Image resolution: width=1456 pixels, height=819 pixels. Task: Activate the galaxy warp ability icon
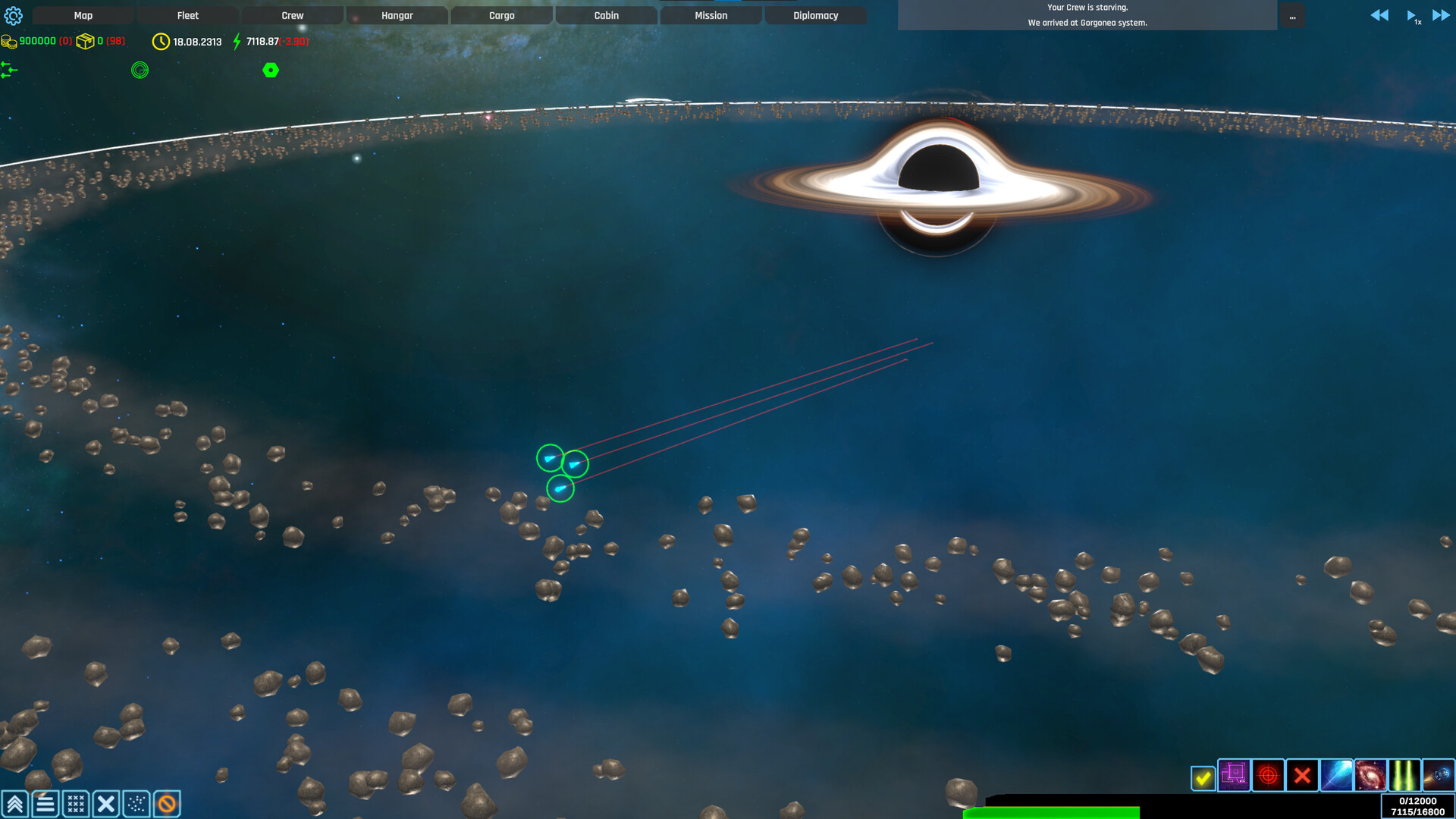coord(1372,776)
